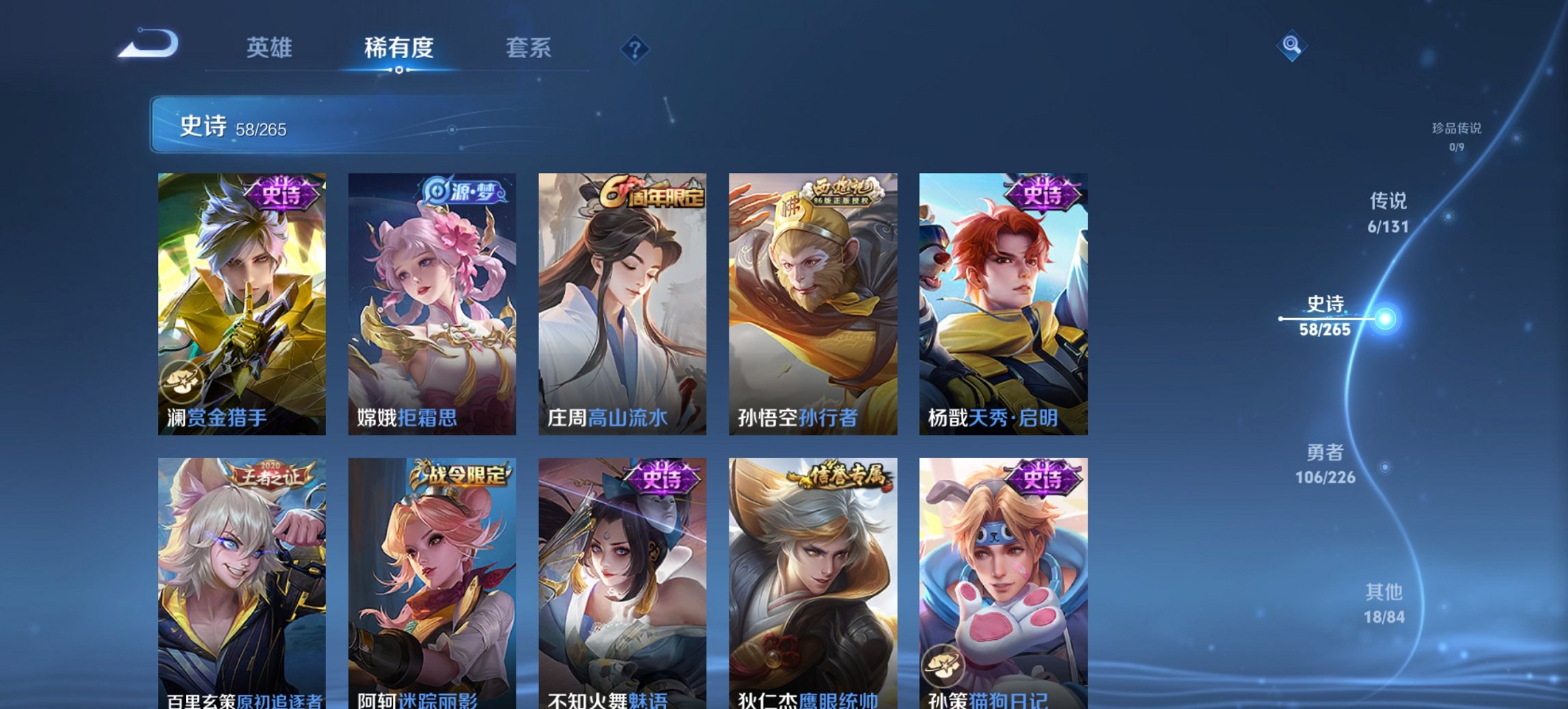The width and height of the screenshot is (1568, 709).
Task: Switch to the 套系 tab
Action: click(x=527, y=48)
